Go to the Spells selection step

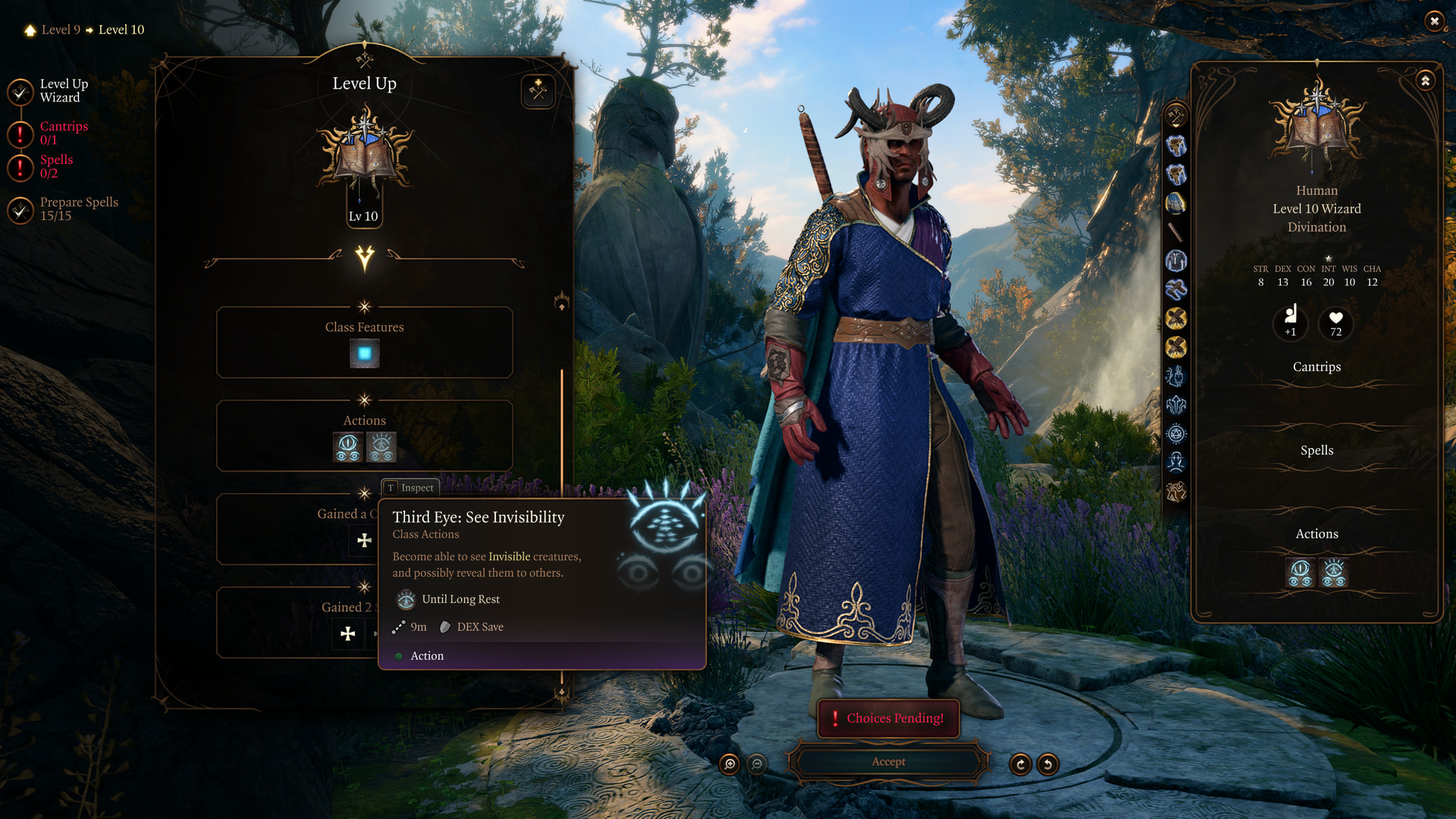coord(56,166)
